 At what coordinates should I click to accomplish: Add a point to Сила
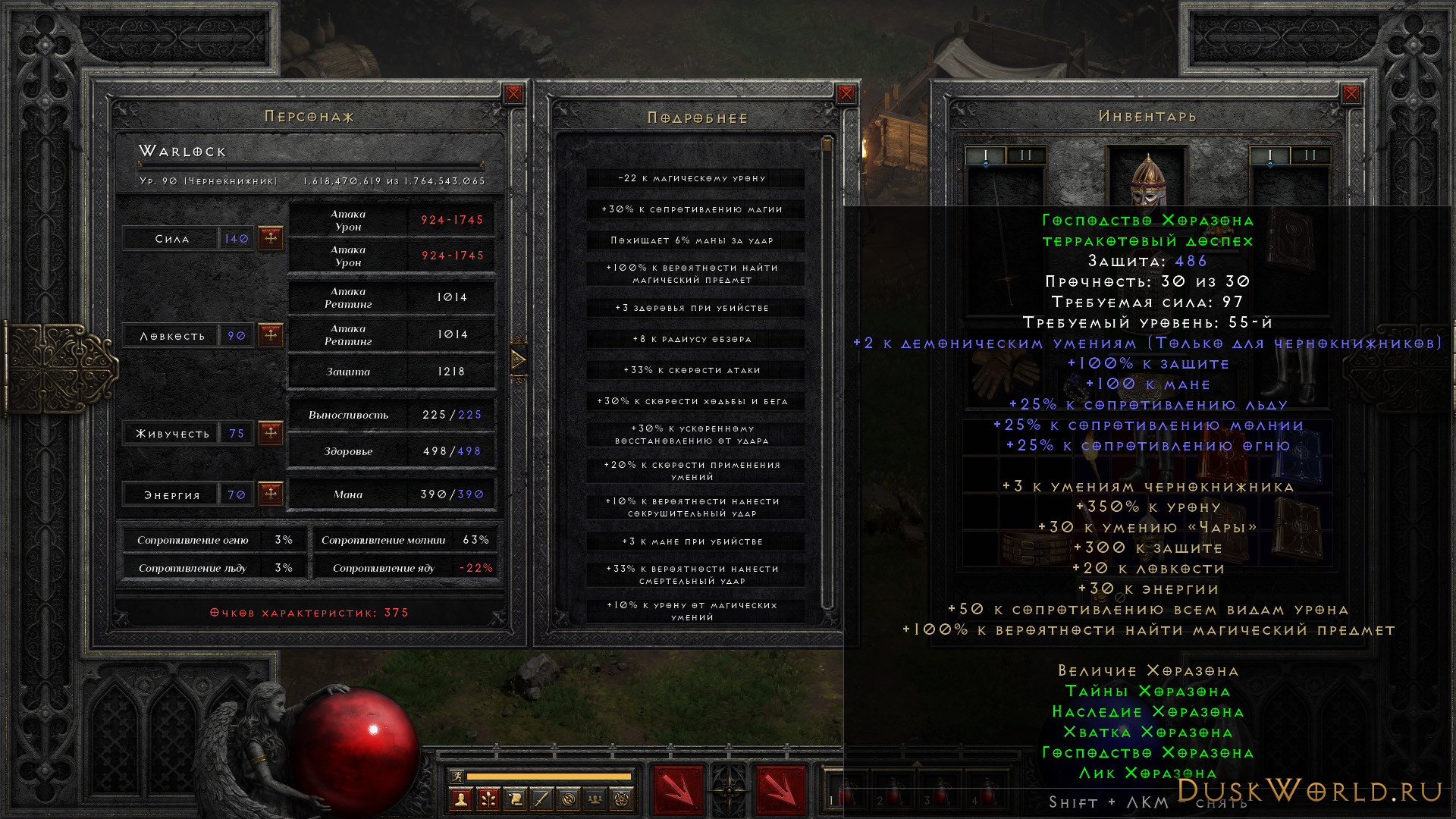click(271, 238)
